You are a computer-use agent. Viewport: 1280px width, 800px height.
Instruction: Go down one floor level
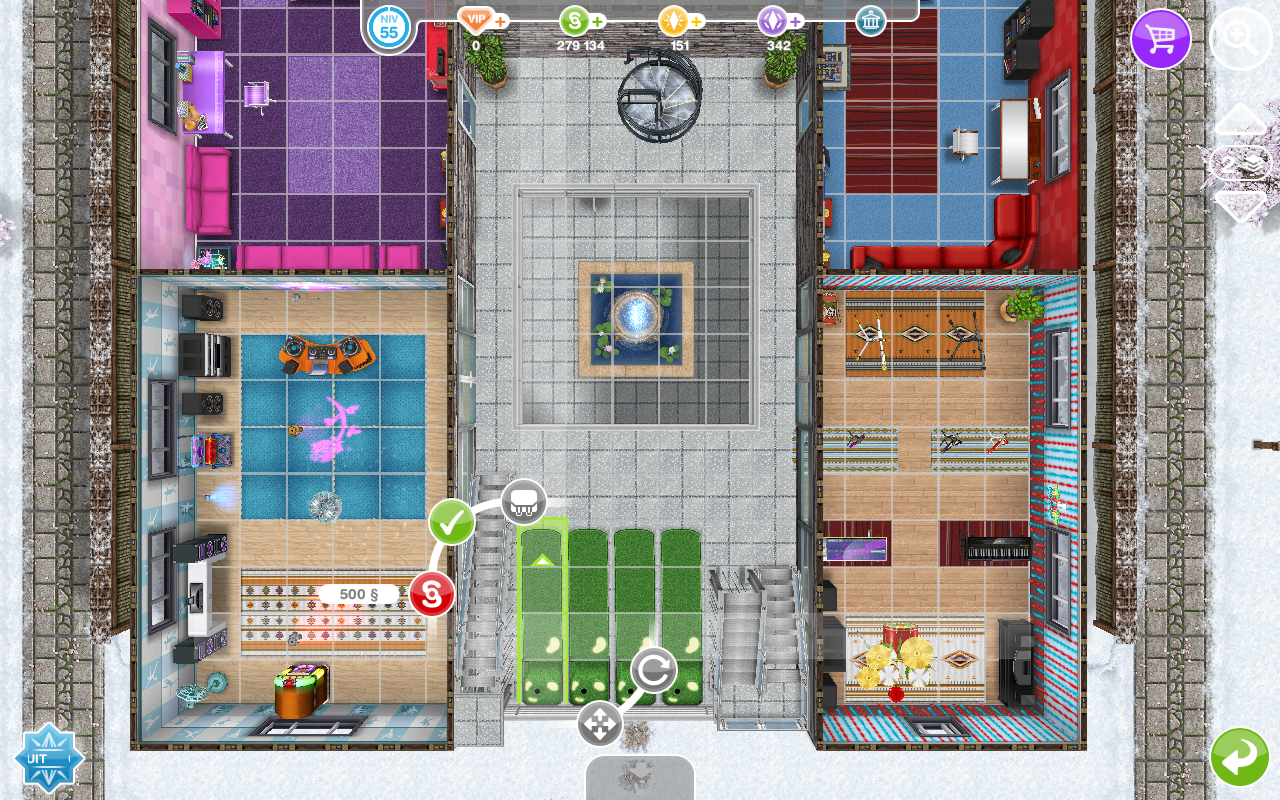pyautogui.click(x=1240, y=206)
